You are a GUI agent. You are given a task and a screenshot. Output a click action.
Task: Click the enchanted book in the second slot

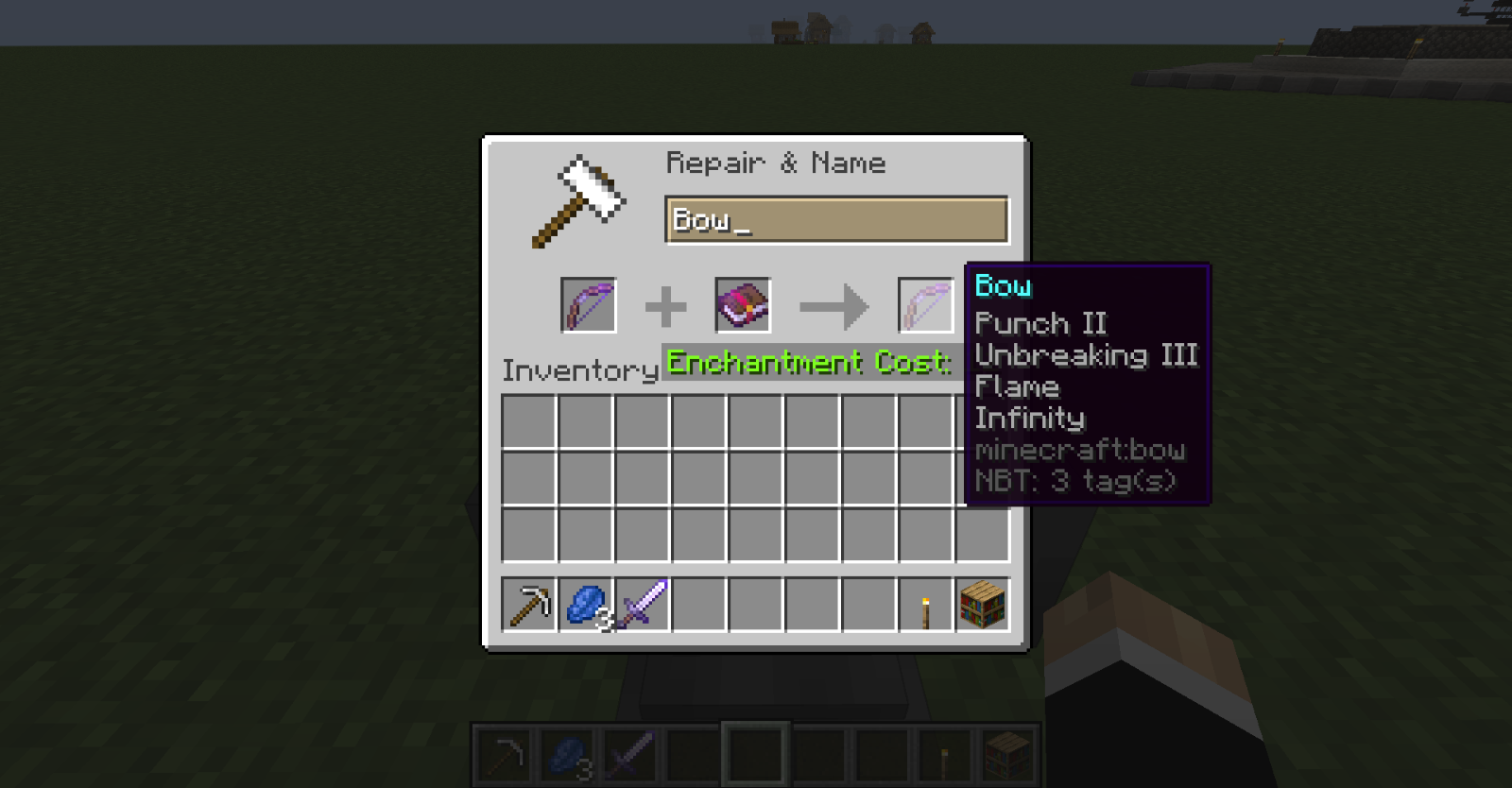(742, 305)
